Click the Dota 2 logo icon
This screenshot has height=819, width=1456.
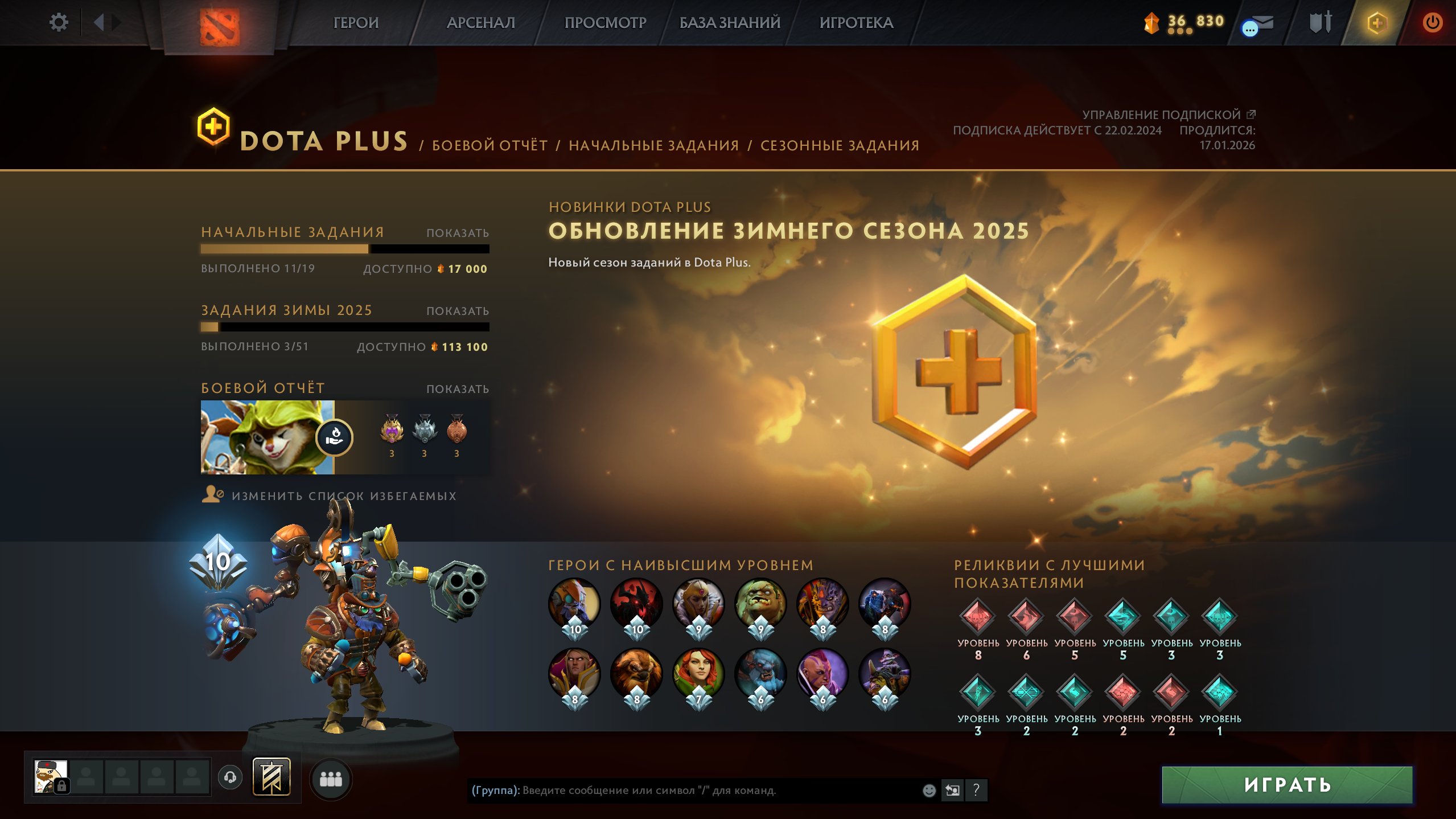pyautogui.click(x=221, y=26)
